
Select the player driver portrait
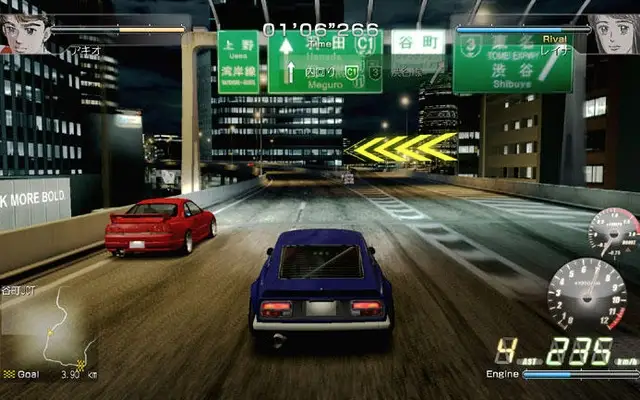click(26, 30)
